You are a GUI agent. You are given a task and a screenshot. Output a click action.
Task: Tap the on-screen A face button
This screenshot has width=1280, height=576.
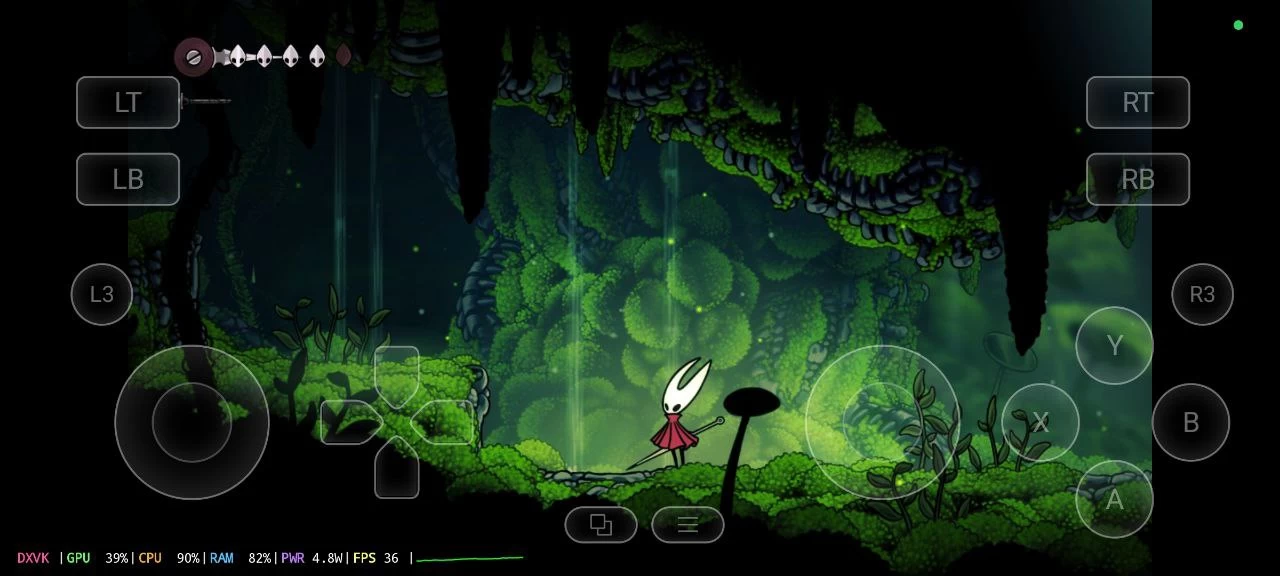coord(1114,499)
